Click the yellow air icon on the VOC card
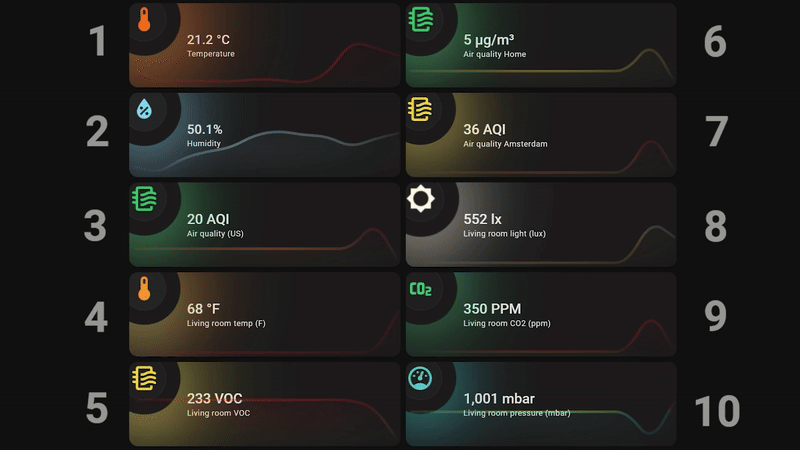The width and height of the screenshot is (800, 450). coord(145,378)
